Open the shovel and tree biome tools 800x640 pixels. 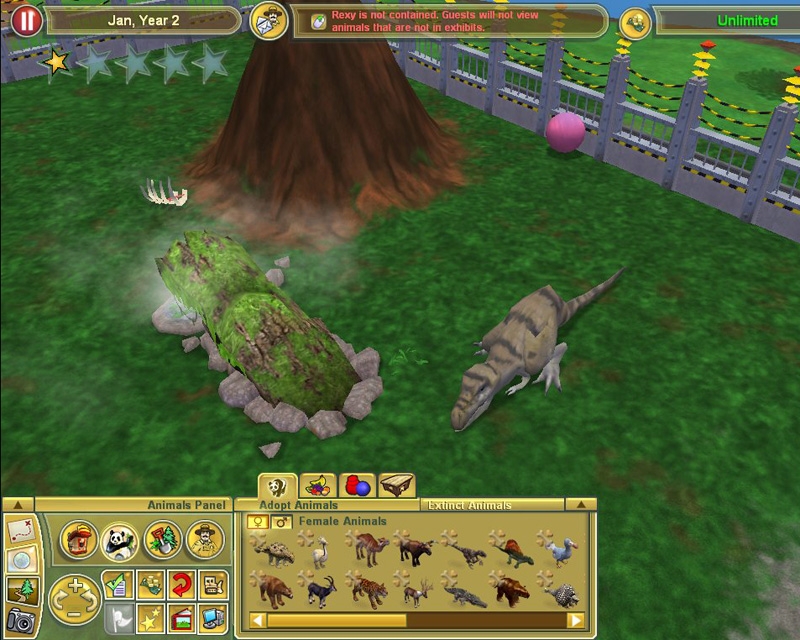click(162, 541)
